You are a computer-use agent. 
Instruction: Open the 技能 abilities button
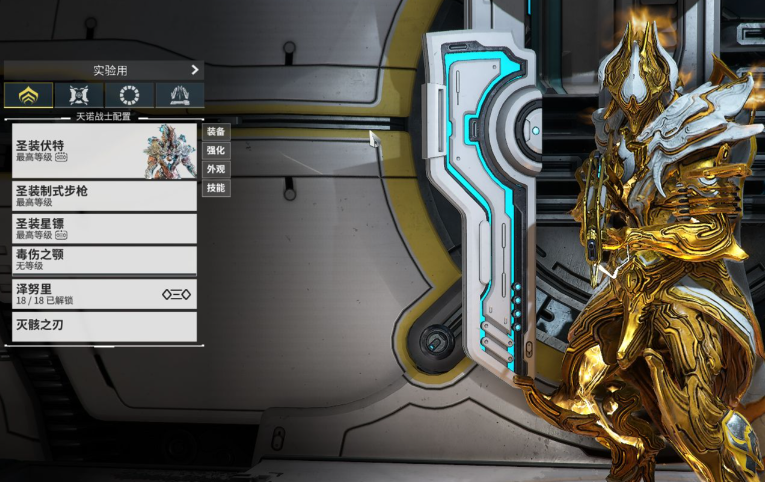pos(216,188)
